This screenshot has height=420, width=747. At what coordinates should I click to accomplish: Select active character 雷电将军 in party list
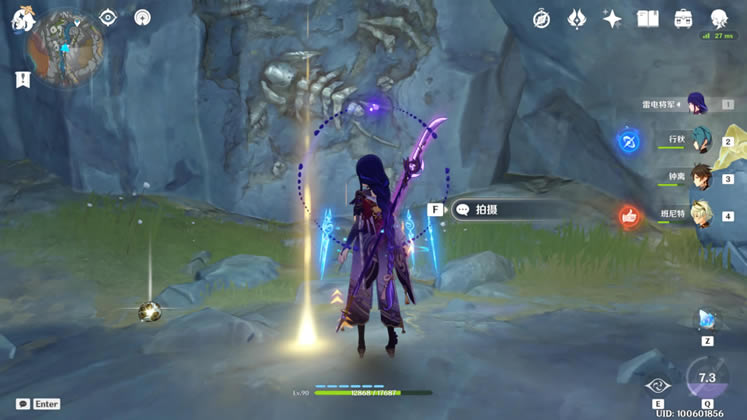tap(696, 104)
